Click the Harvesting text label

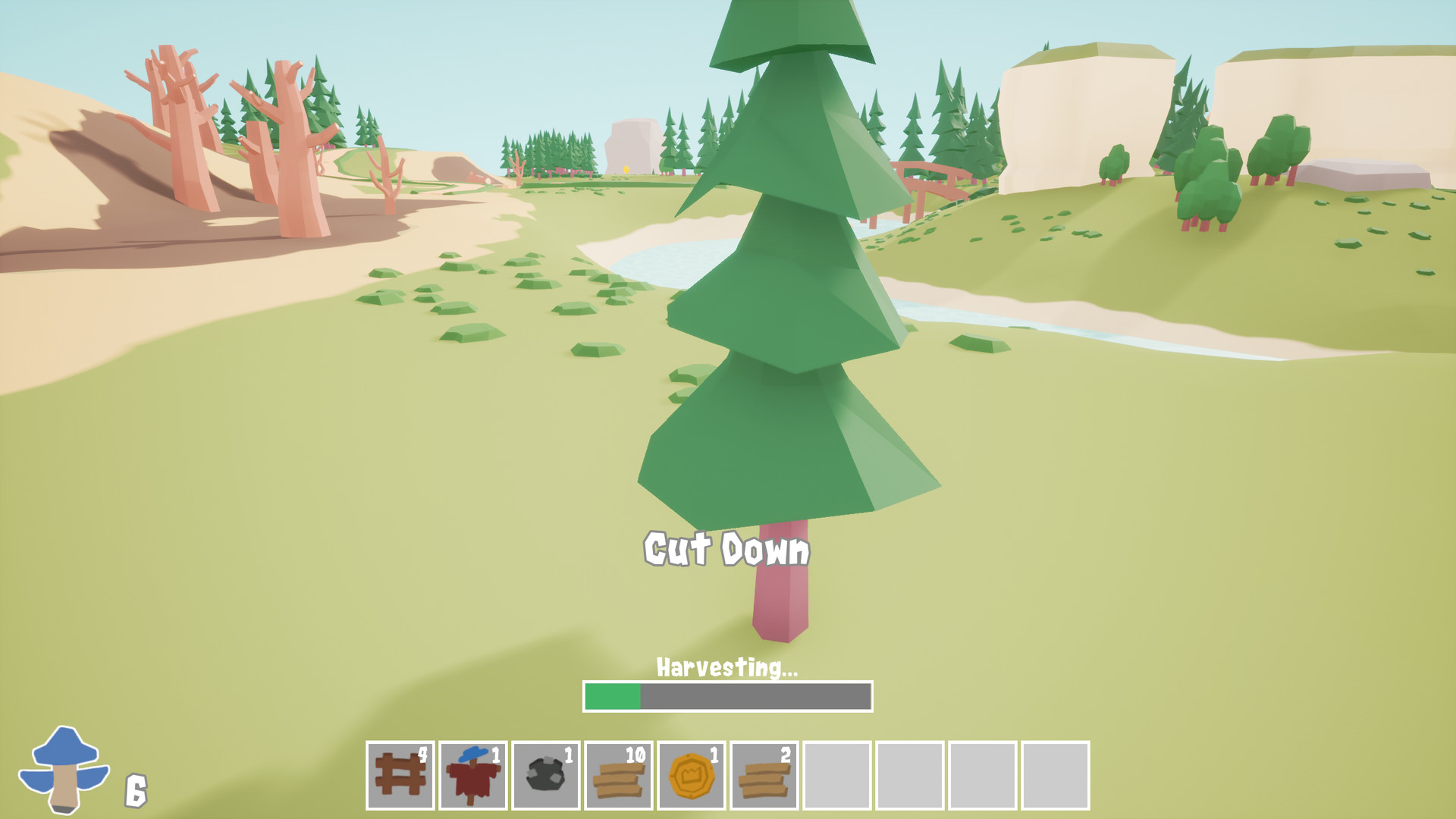(726, 669)
